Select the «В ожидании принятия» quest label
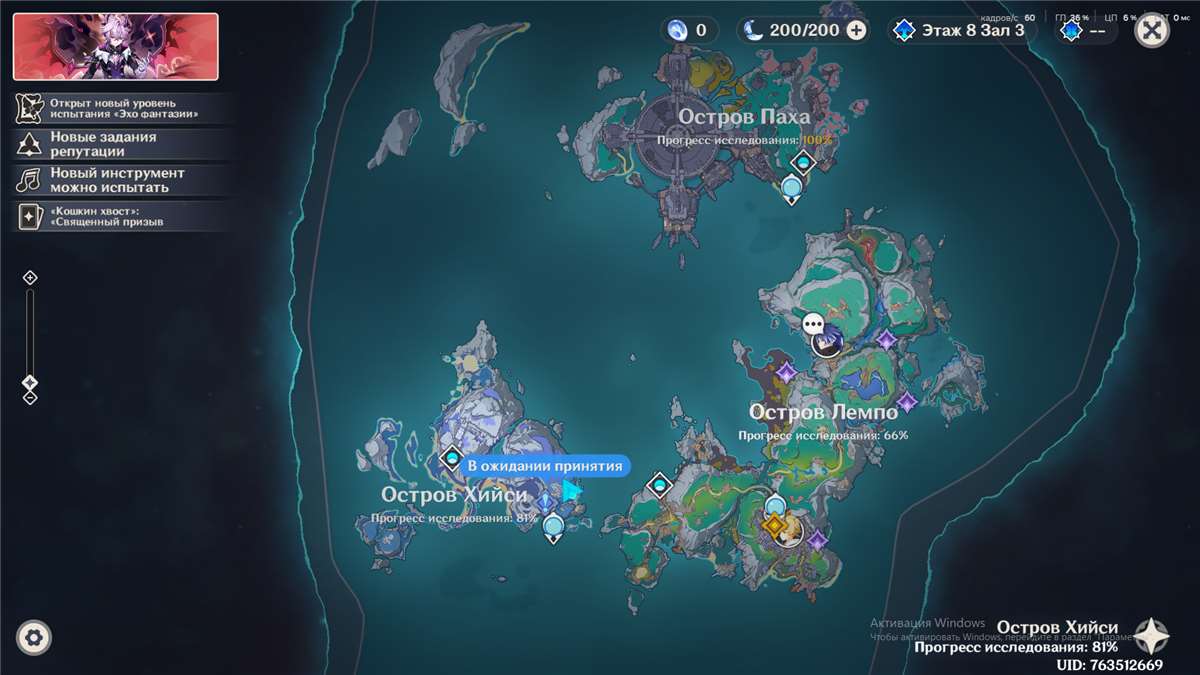 tap(545, 465)
